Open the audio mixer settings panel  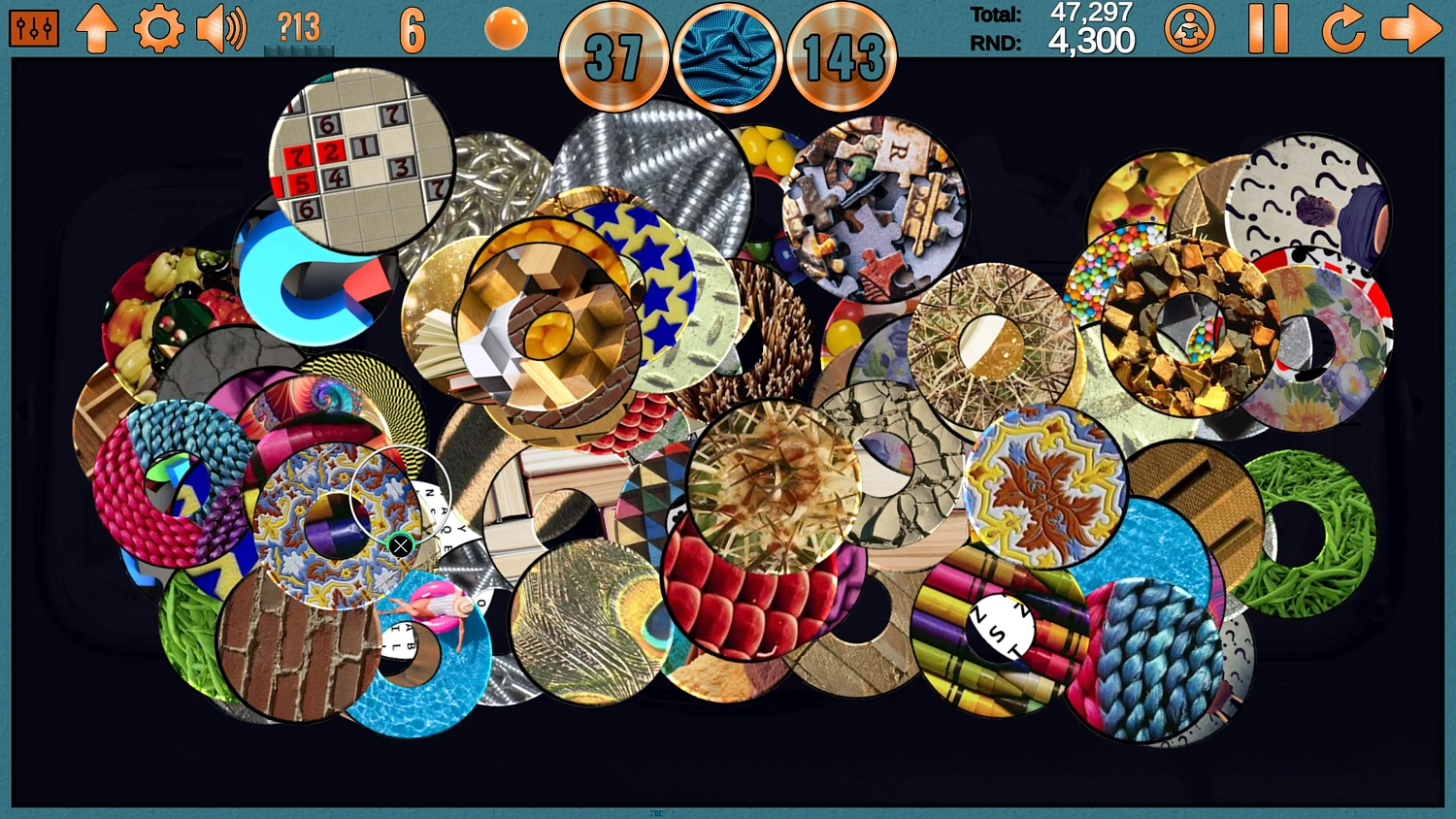(33, 27)
